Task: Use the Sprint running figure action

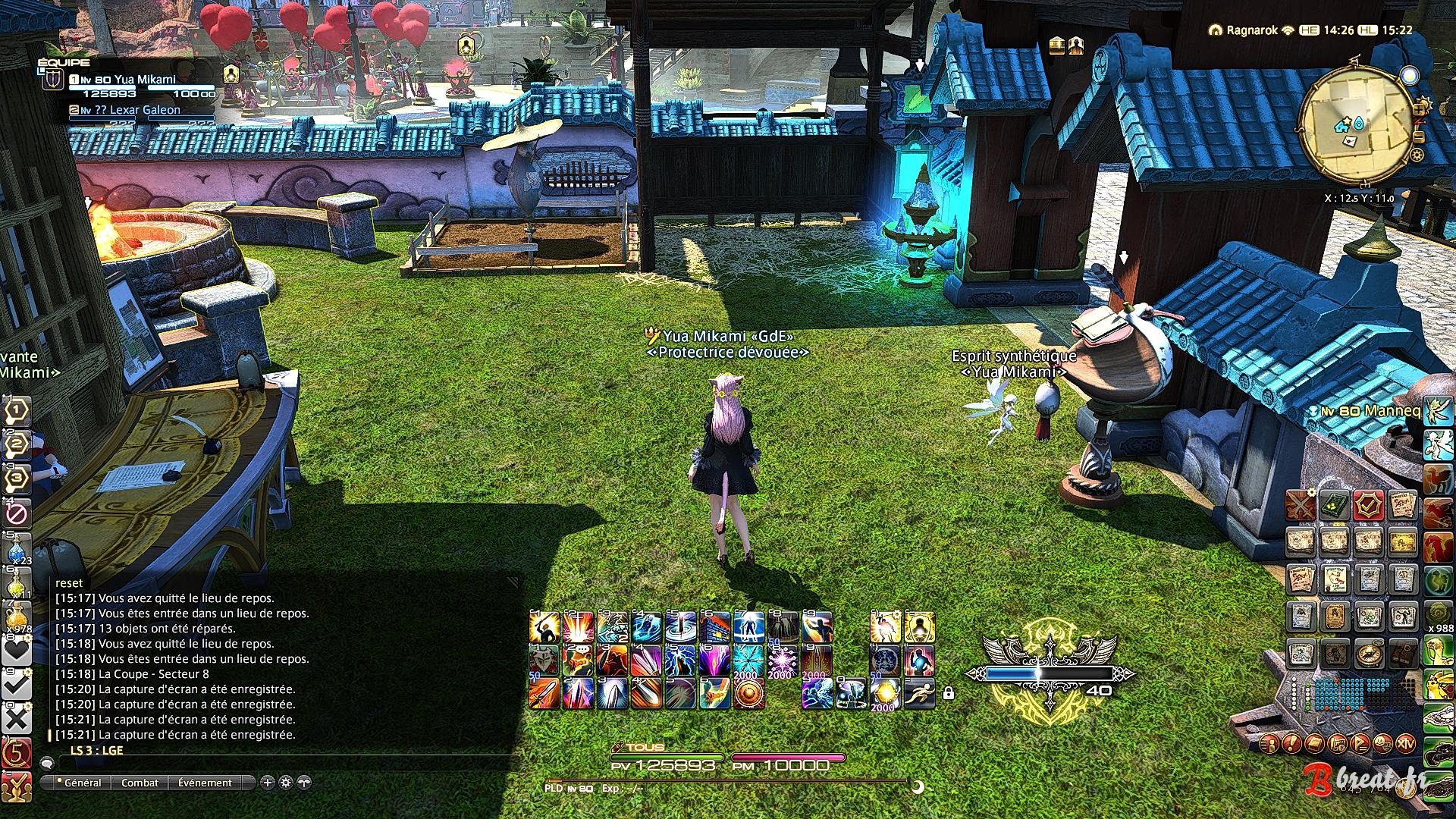Action: (x=919, y=693)
